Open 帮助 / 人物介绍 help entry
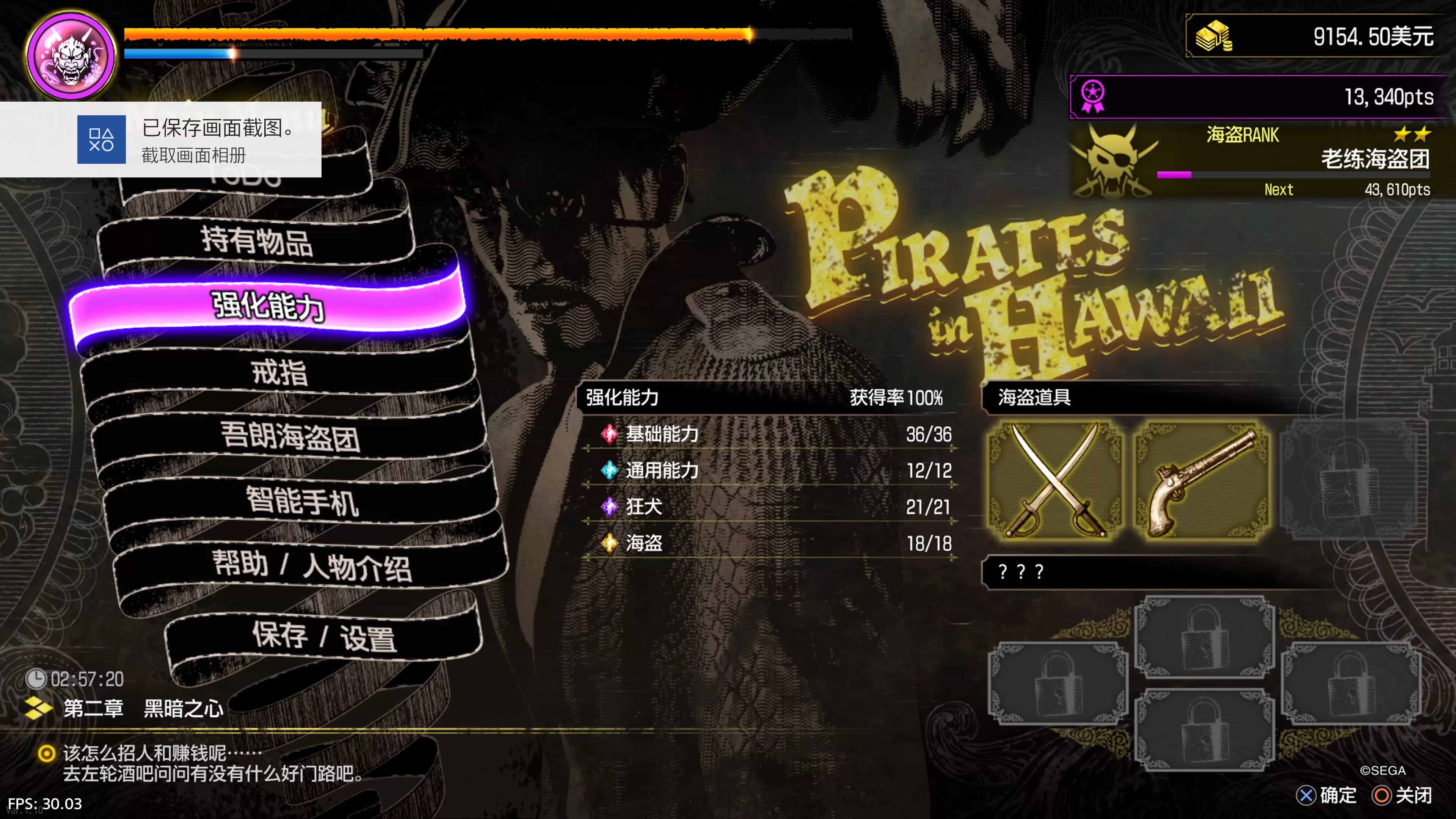 (x=311, y=566)
